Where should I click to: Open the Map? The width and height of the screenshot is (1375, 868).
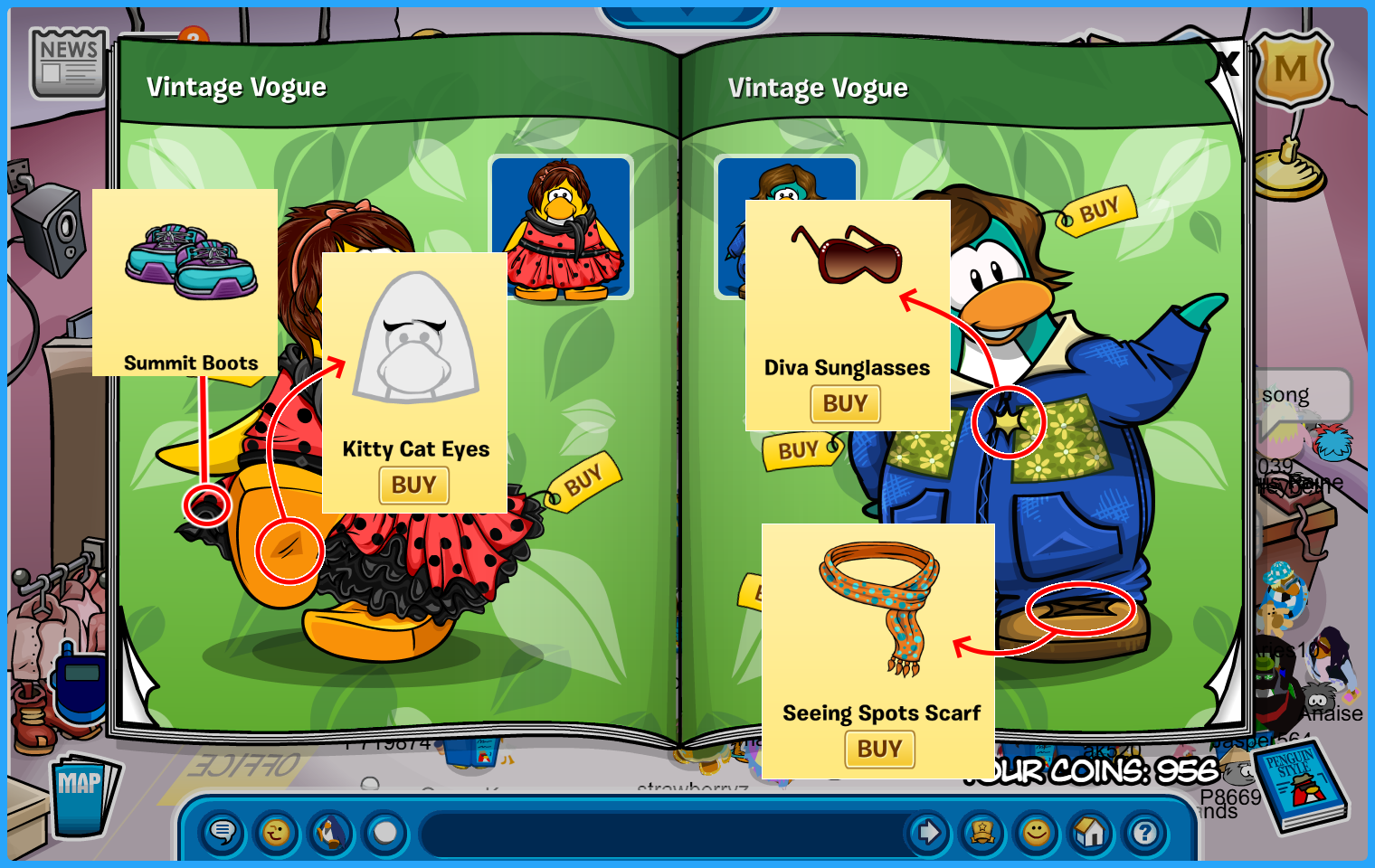coord(81,794)
